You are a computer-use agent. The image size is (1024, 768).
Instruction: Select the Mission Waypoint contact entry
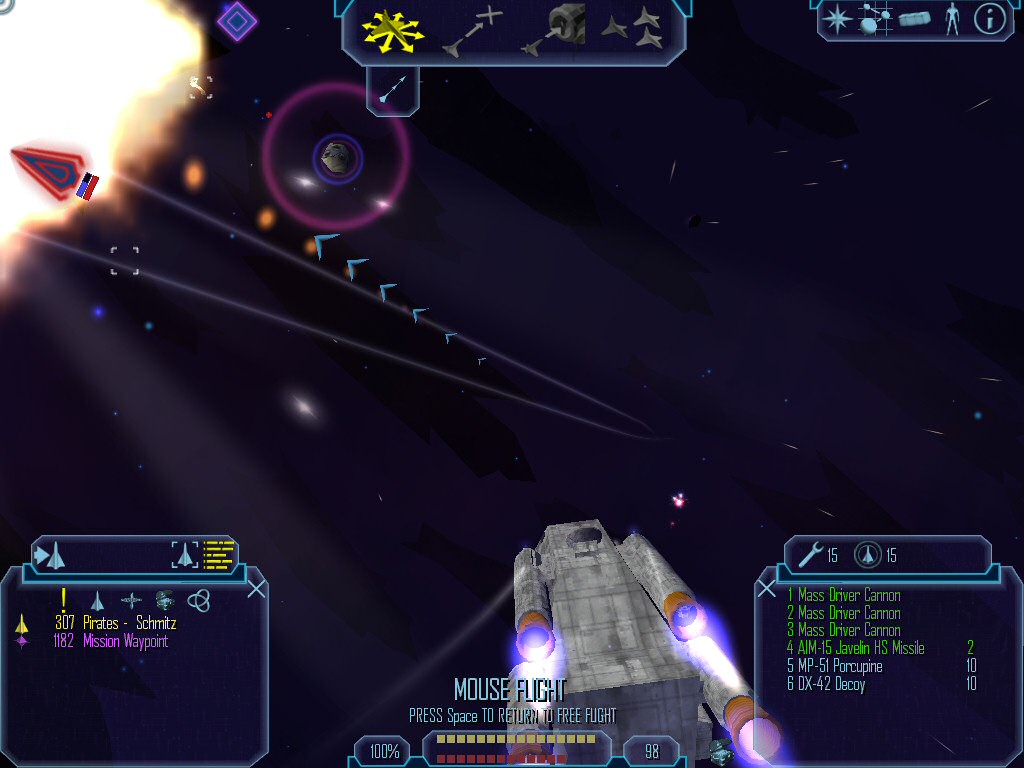[x=125, y=641]
